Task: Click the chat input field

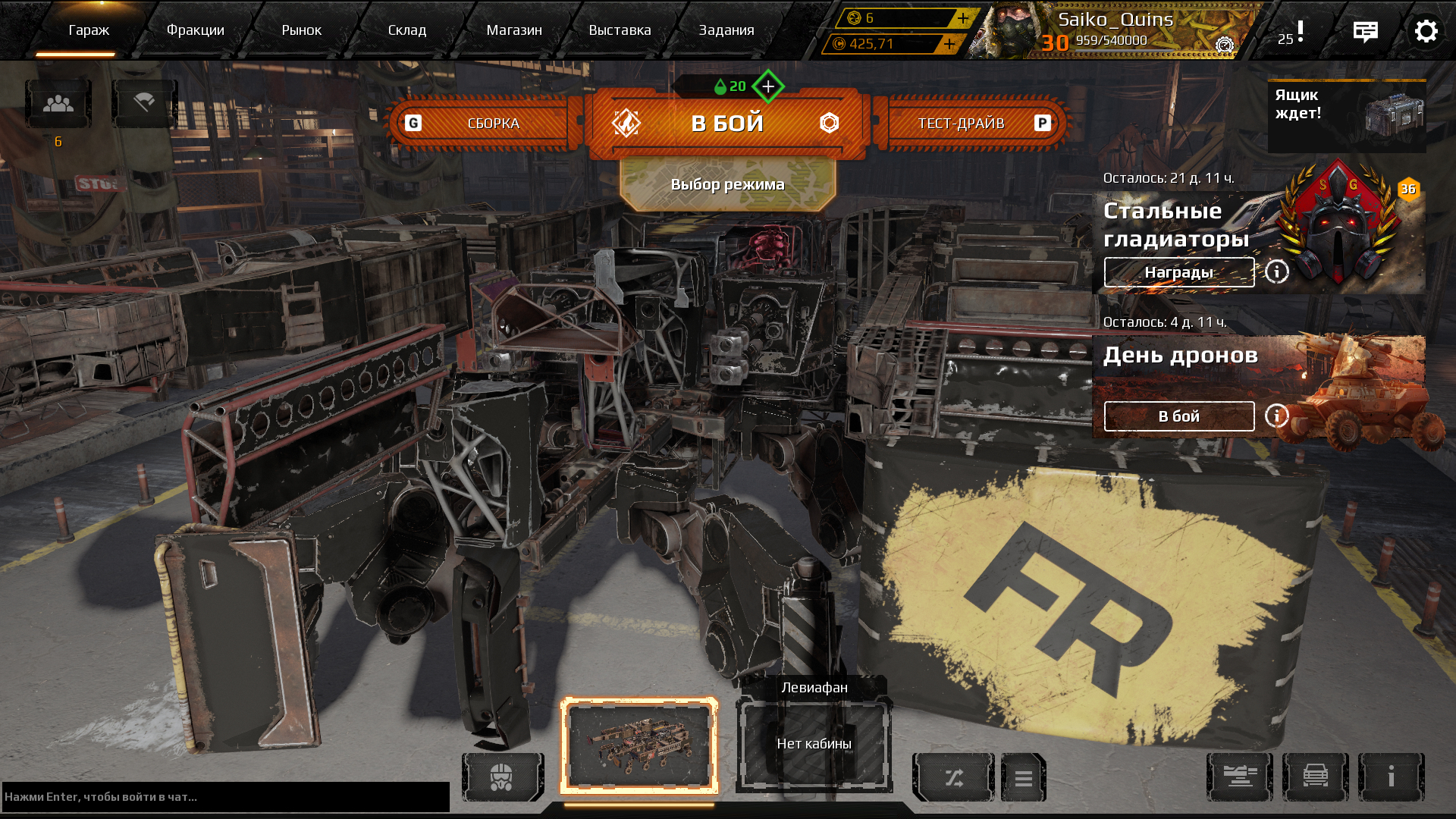Action: (x=225, y=796)
